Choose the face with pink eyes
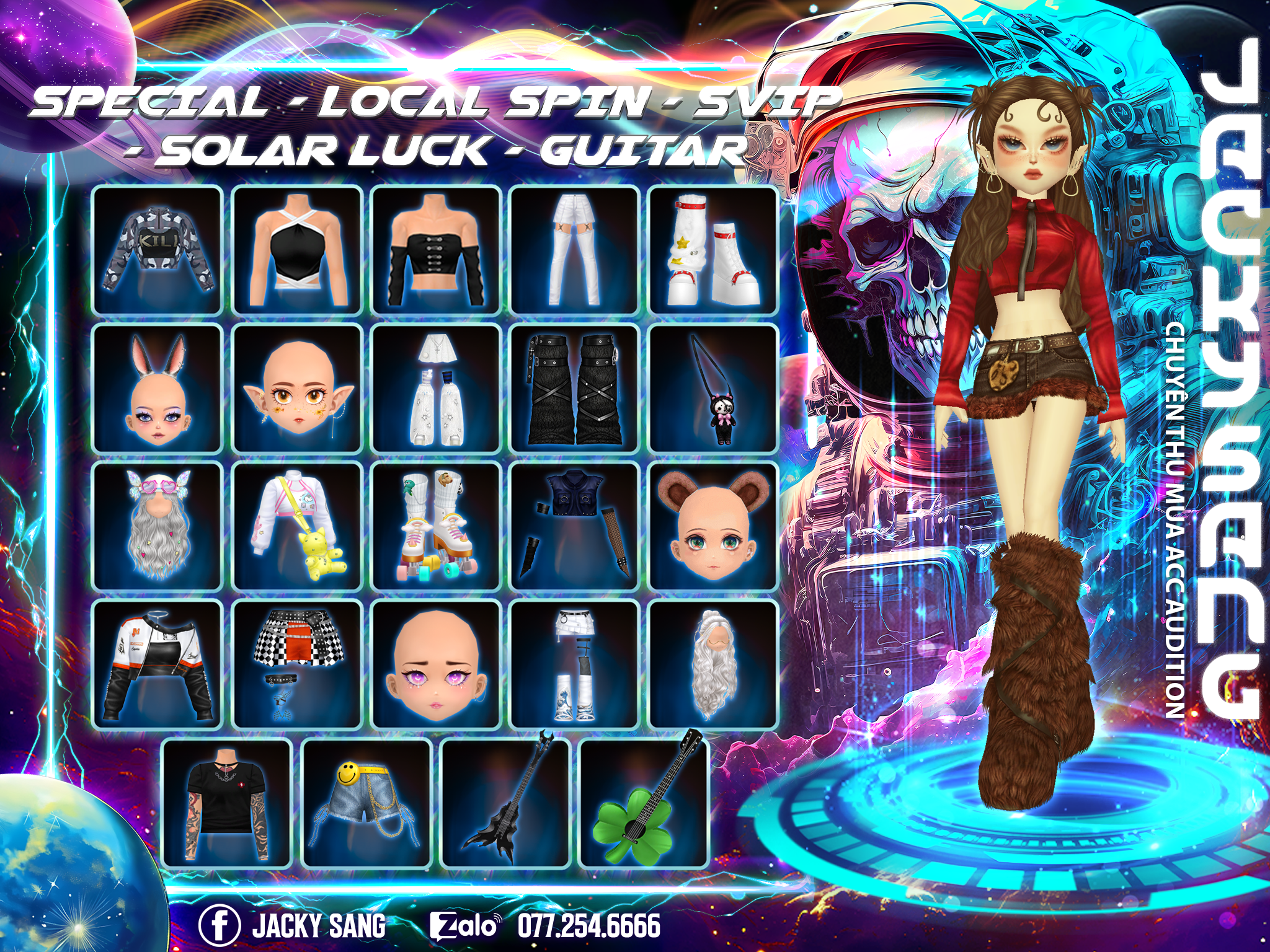The width and height of the screenshot is (1270, 952). point(436,664)
